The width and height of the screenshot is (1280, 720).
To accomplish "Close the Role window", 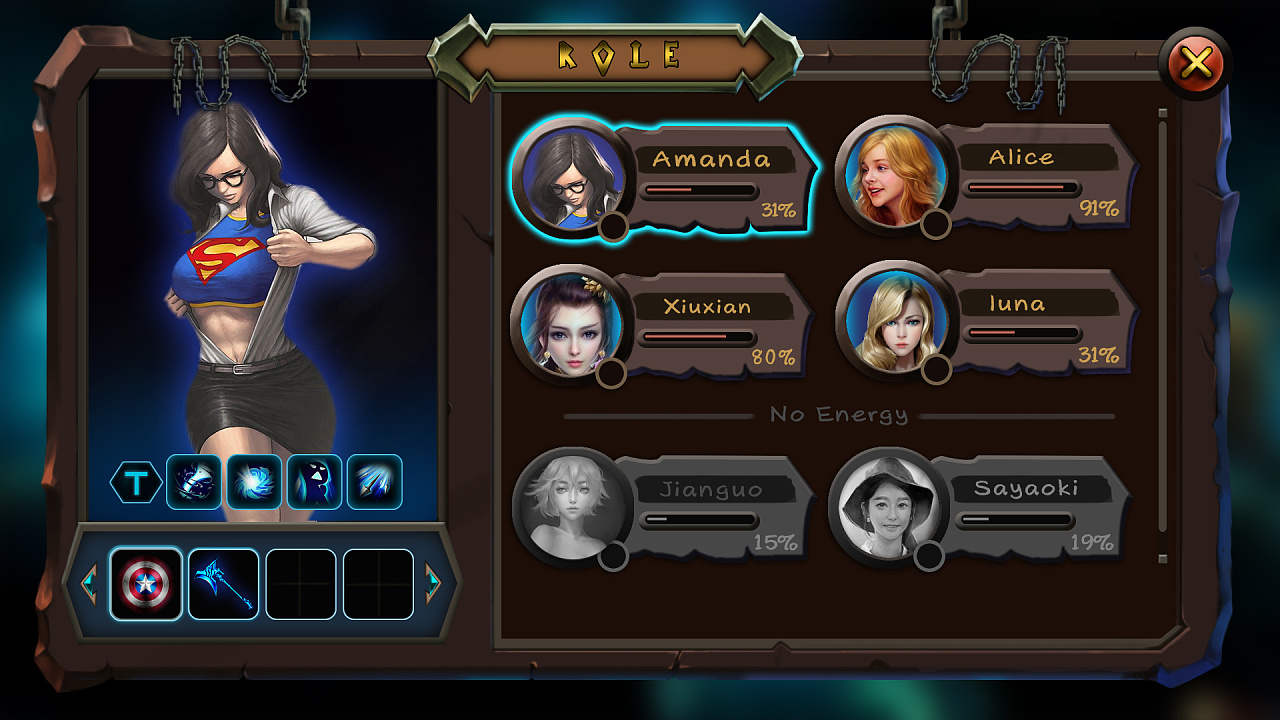I will [1195, 64].
